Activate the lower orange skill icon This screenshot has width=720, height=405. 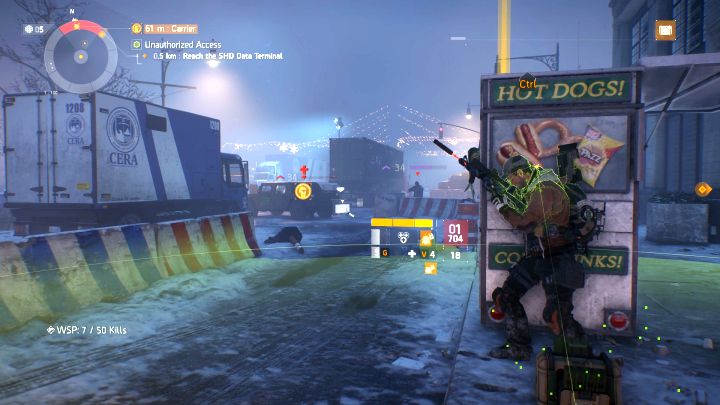[431, 266]
